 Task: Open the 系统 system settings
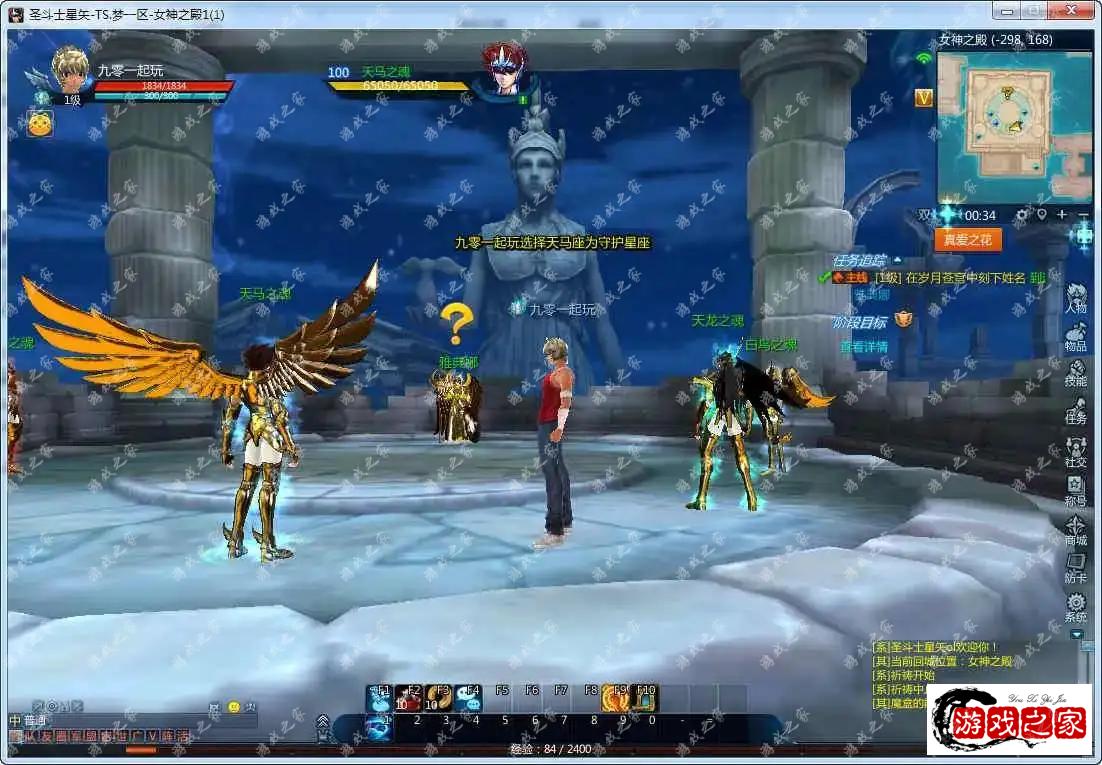(1076, 606)
